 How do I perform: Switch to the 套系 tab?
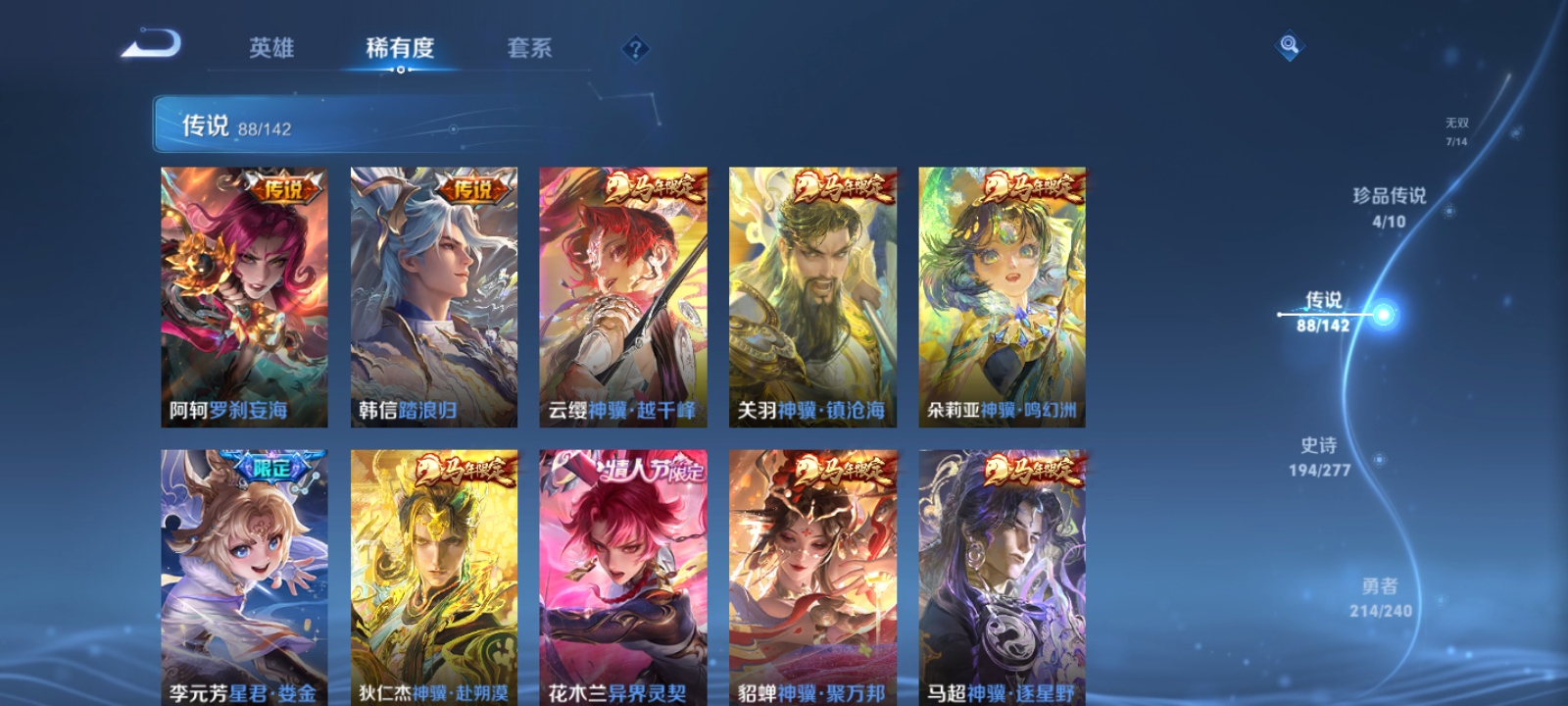pyautogui.click(x=529, y=48)
